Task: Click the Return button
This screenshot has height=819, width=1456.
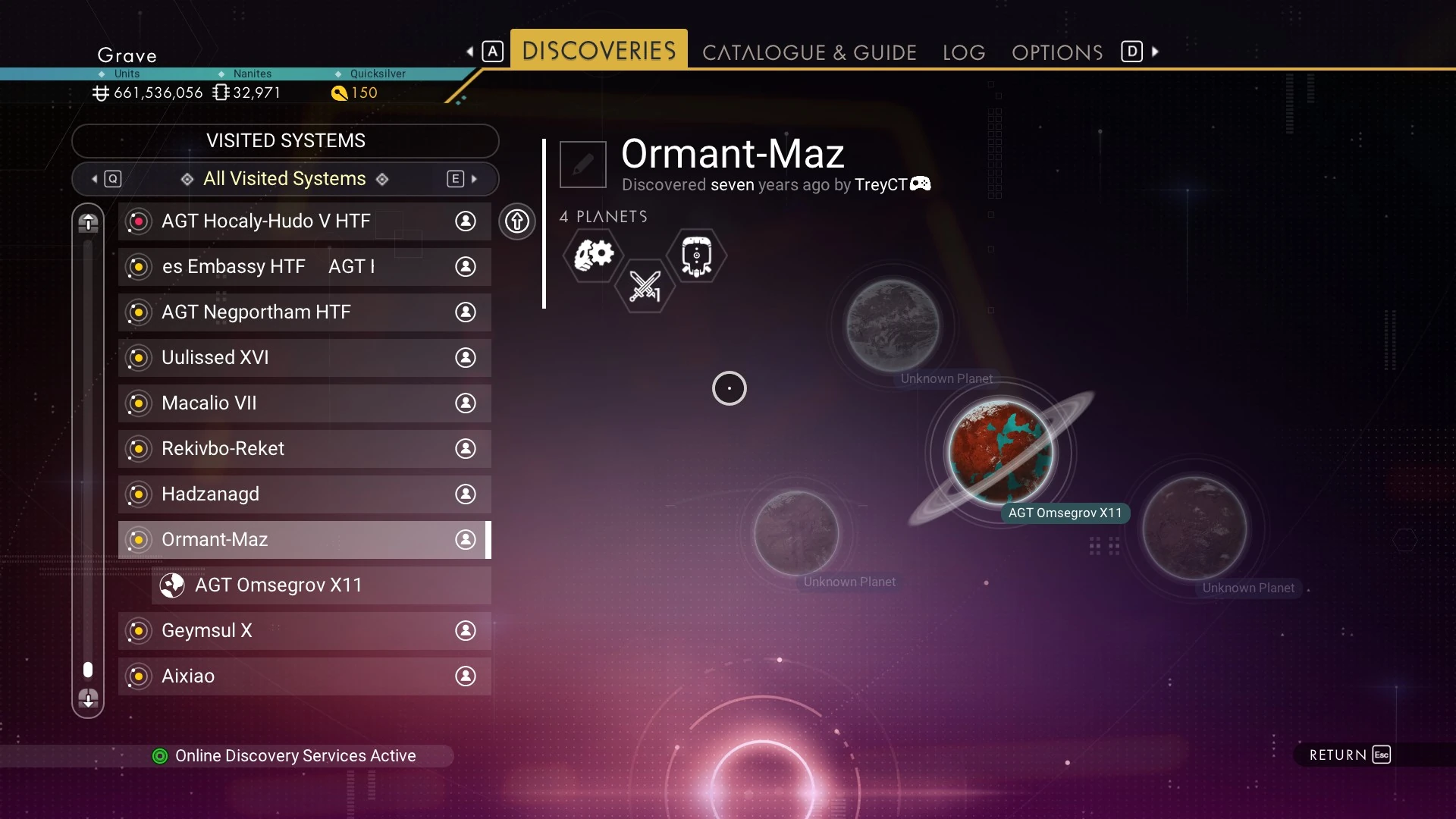Action: click(1349, 755)
